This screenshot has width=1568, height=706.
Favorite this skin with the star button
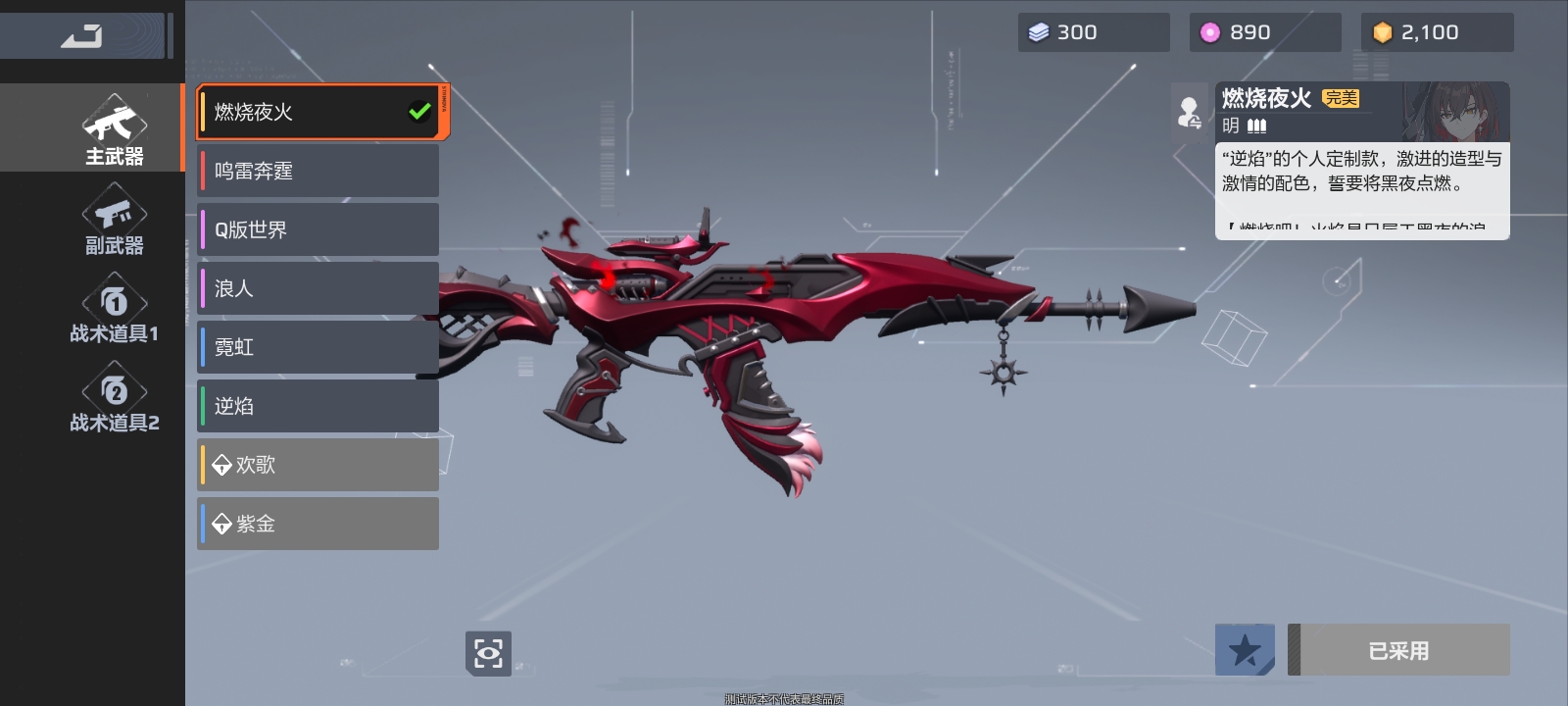[x=1245, y=650]
